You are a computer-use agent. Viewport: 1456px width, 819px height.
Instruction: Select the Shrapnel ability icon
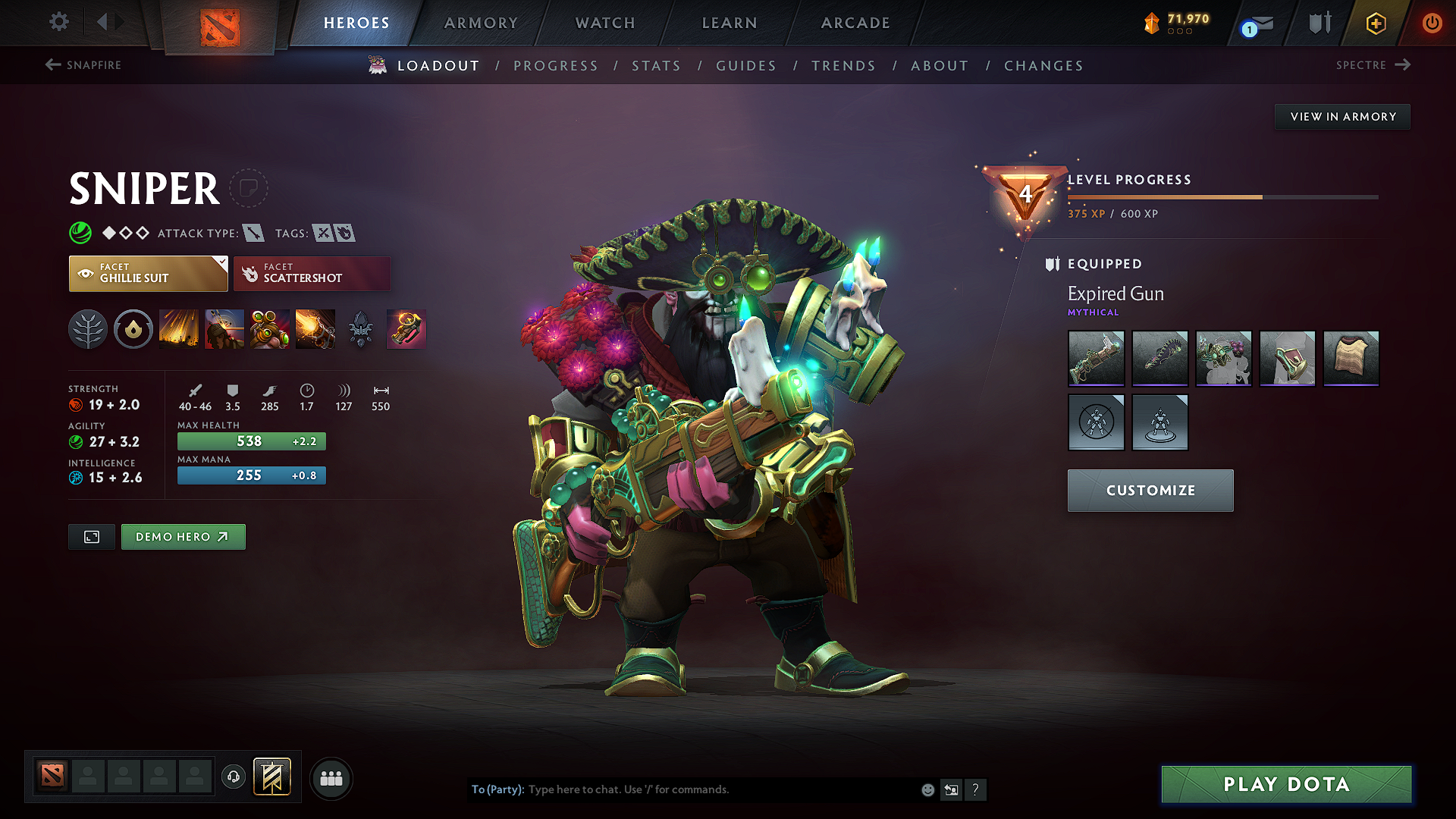coord(179,329)
